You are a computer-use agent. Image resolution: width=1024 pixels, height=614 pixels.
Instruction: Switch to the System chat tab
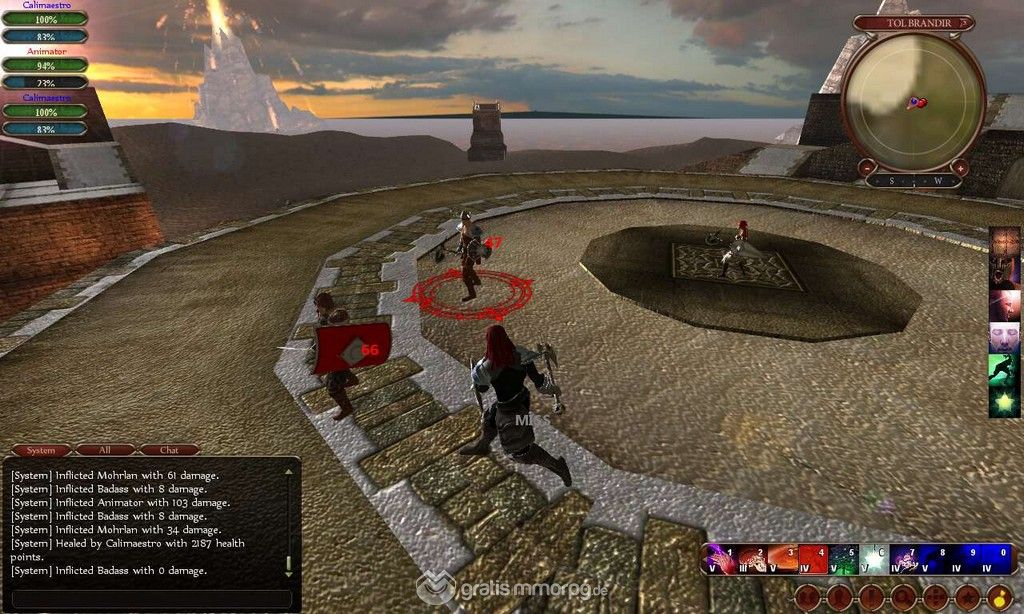tap(41, 450)
